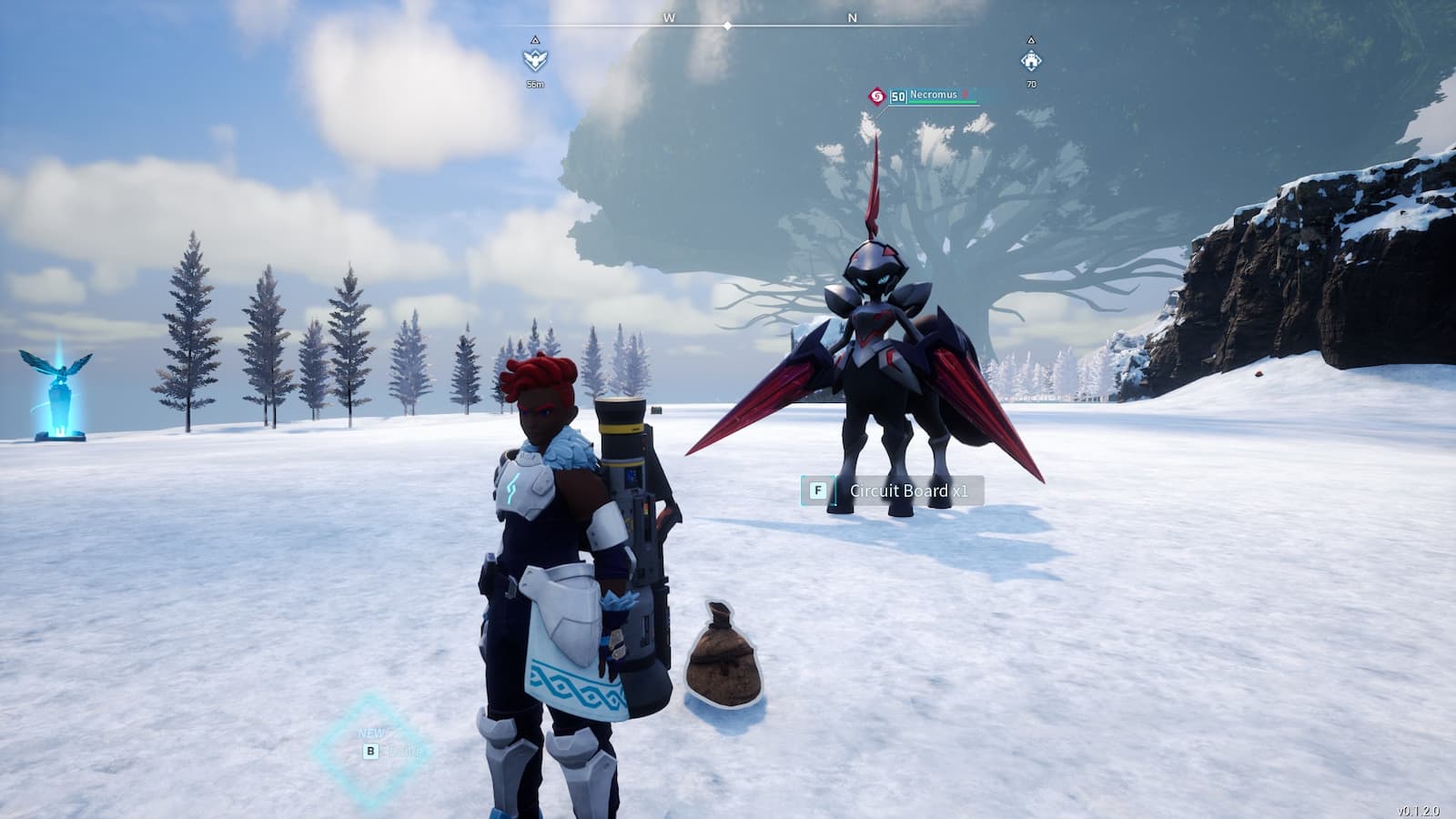Image resolution: width=1456 pixels, height=819 pixels.
Task: Click the Necromus dark element icon
Action: [876, 96]
